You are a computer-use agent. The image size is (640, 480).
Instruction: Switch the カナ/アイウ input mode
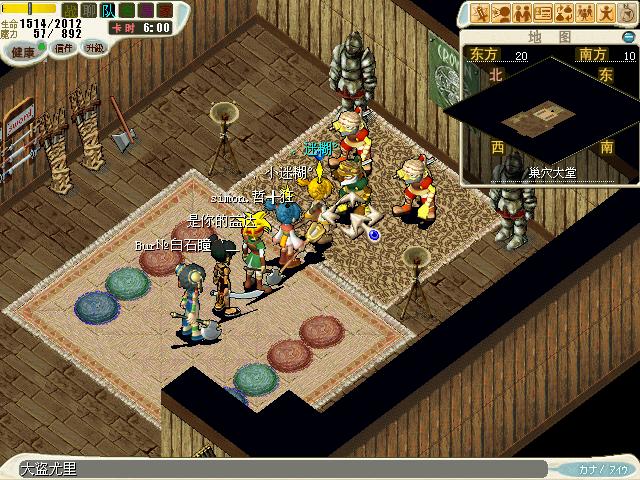tap(602, 468)
